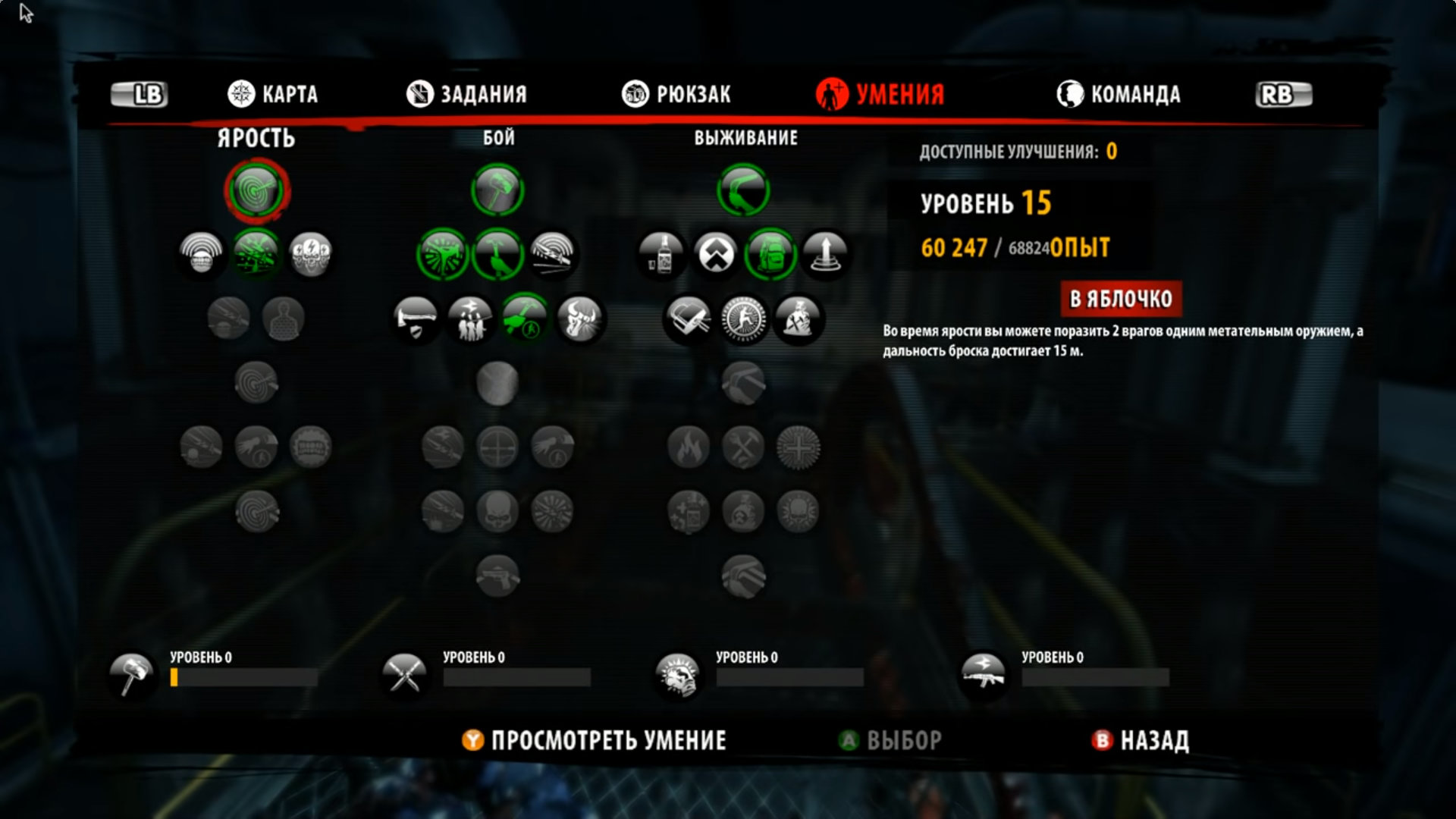Pick the whiskey bottle skill icon
Screen dimensions: 1456x819
661,254
